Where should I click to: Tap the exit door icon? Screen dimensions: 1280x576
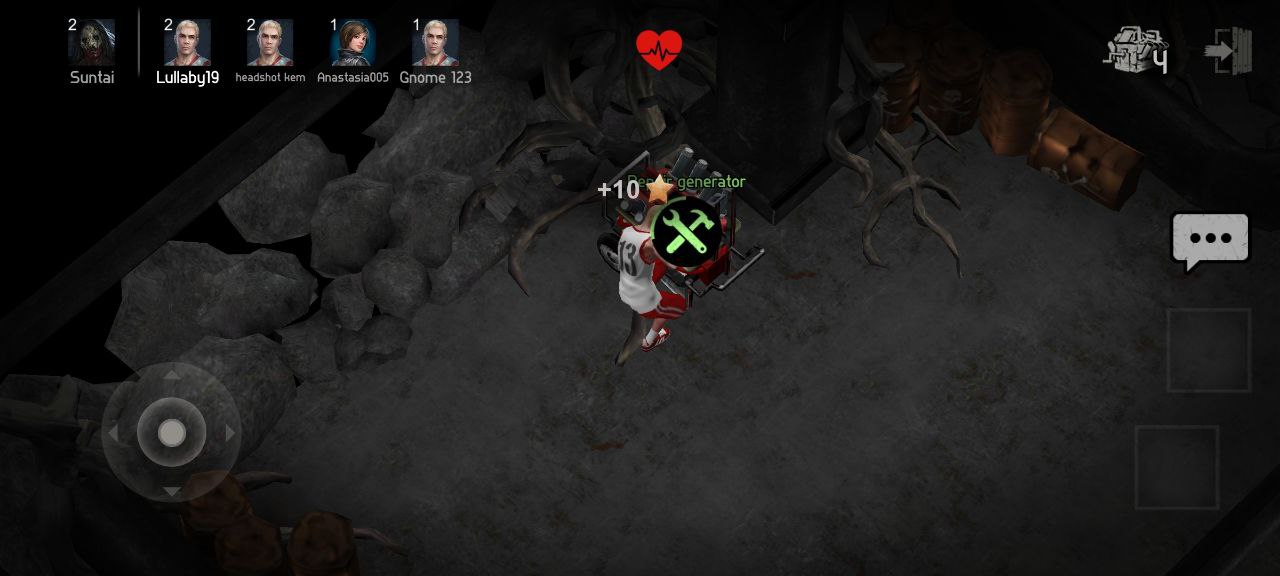point(1228,50)
